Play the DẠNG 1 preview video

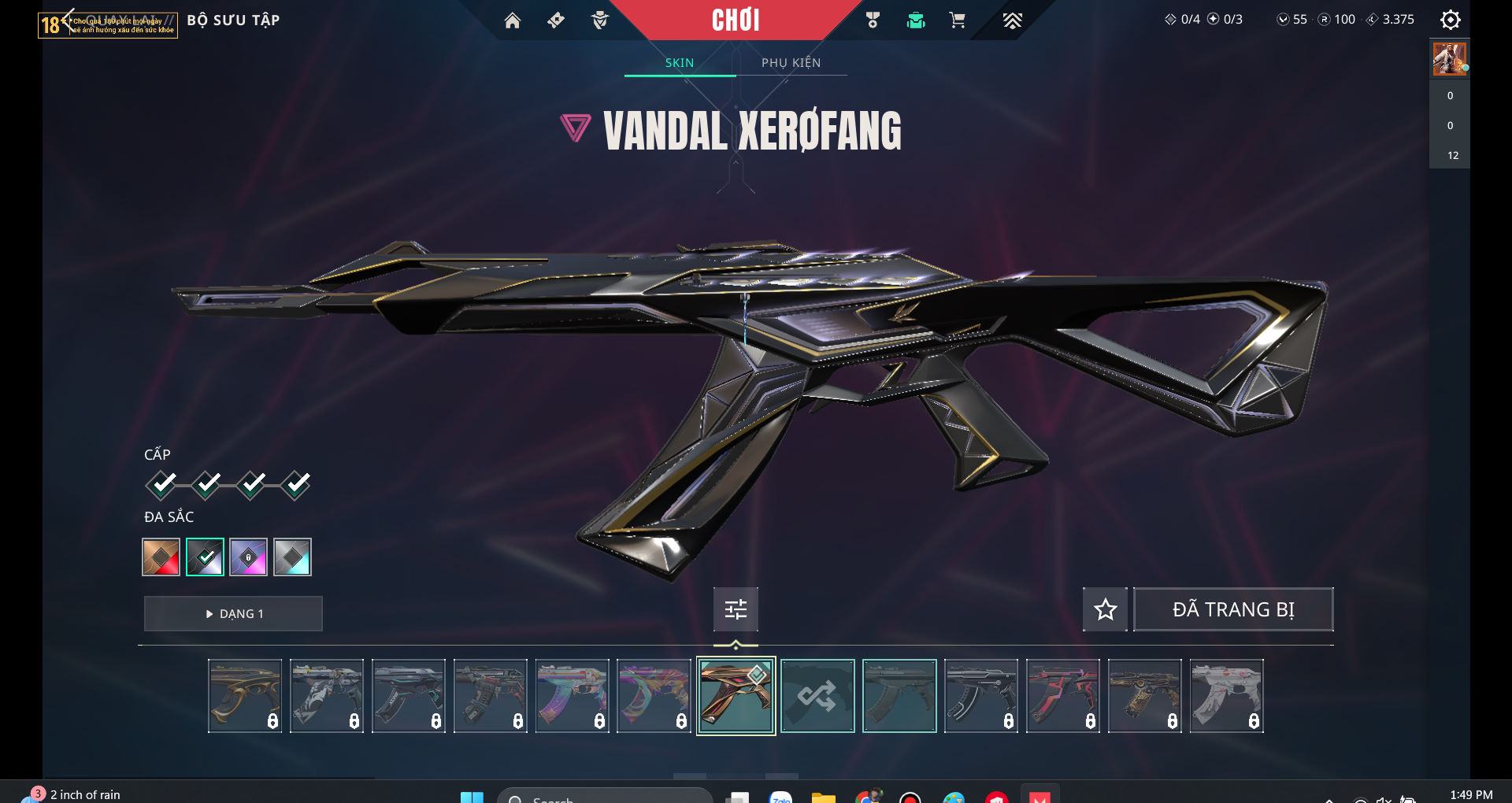click(233, 614)
